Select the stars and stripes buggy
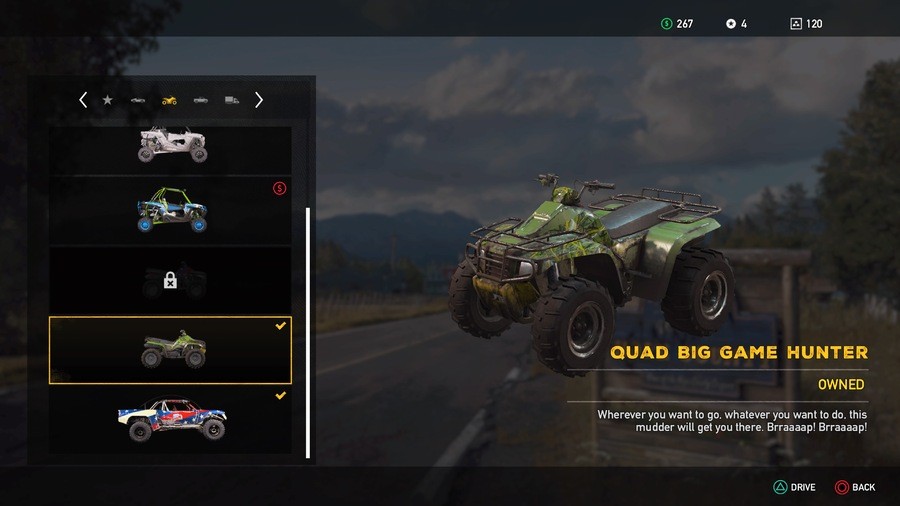This screenshot has height=506, width=900. coord(171,420)
